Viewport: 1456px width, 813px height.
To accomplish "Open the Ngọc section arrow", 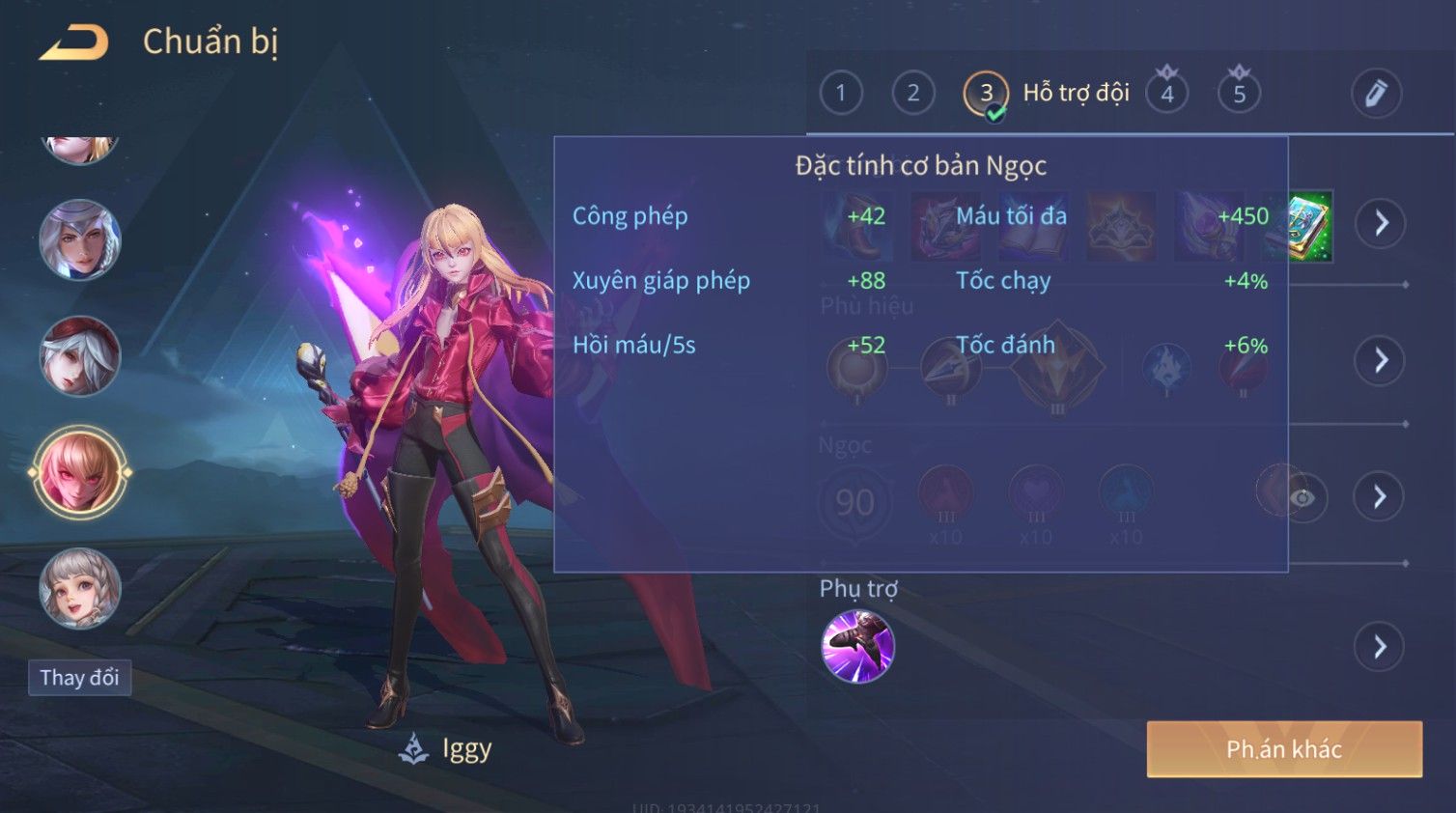I will pos(1380,496).
